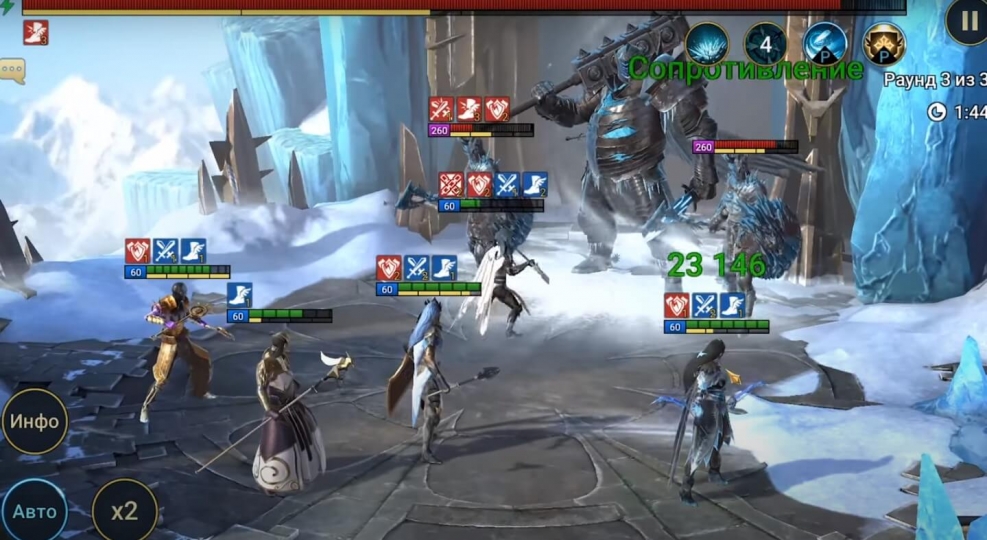Inspect the boss decrease speed debuff icon

pos(36,33)
